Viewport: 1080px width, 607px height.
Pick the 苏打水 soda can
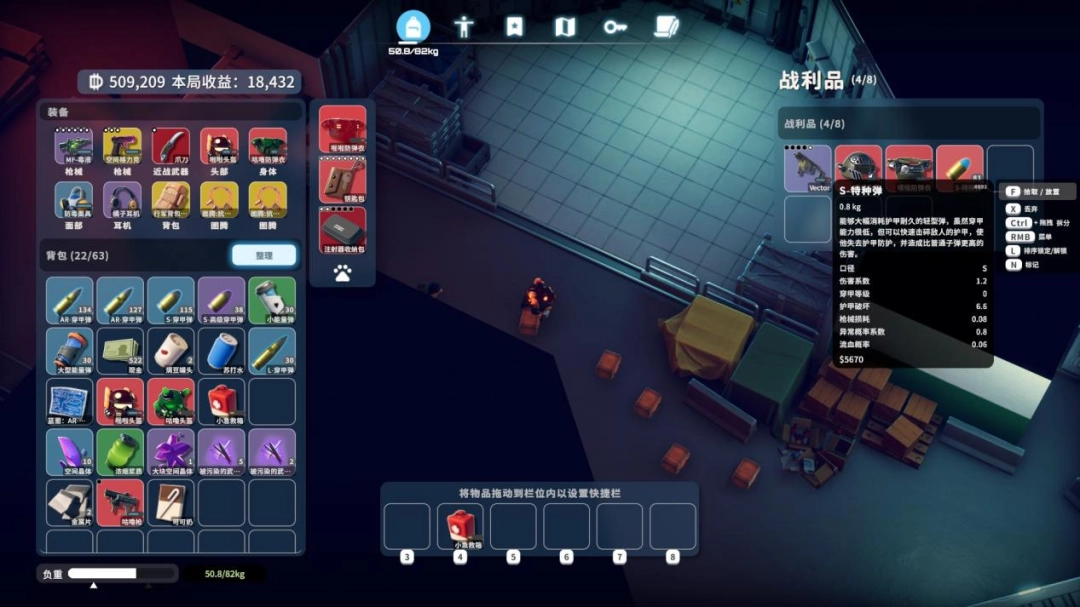point(221,350)
